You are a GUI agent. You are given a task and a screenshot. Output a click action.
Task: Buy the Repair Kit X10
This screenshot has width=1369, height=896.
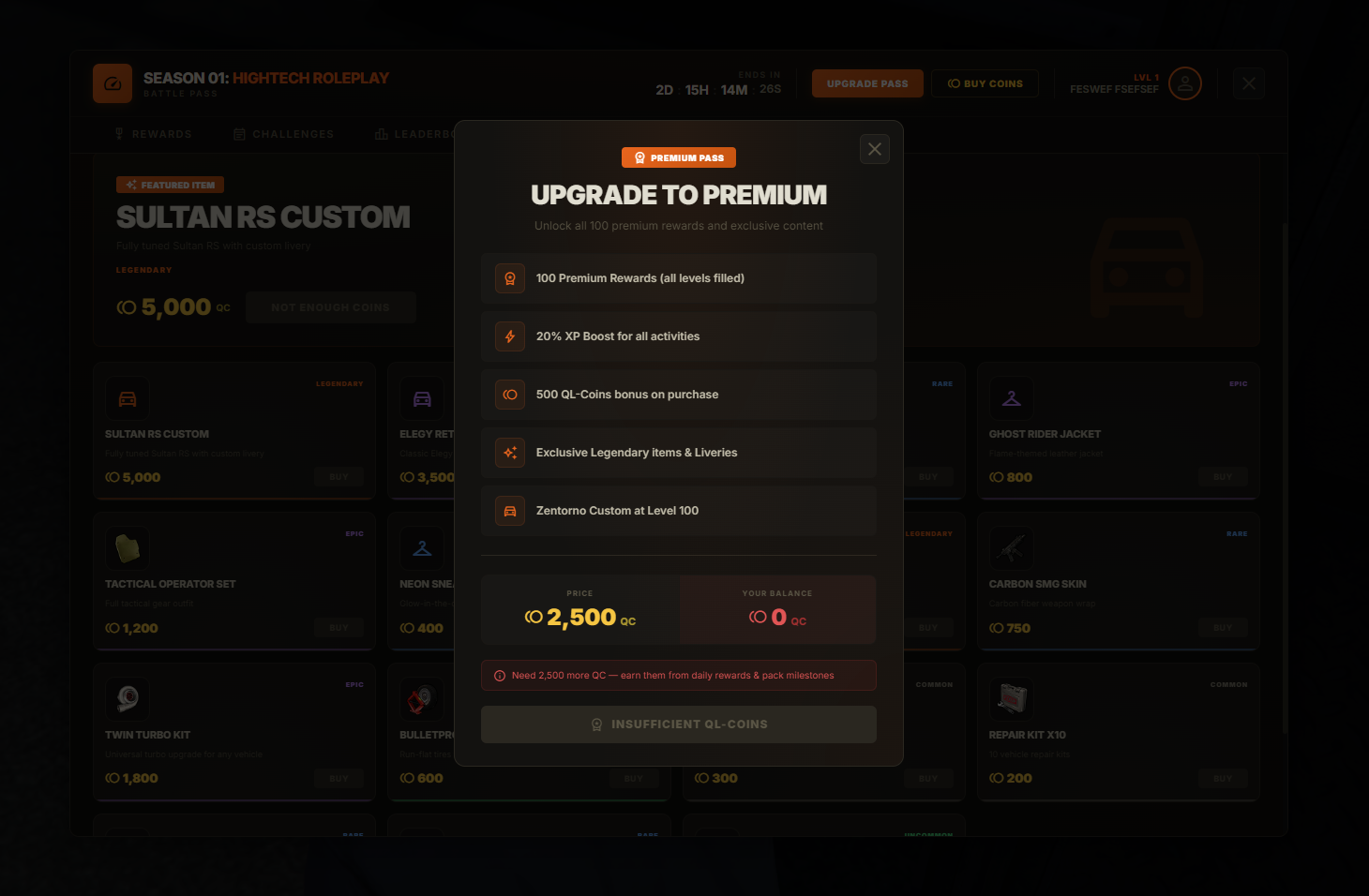point(1223,779)
